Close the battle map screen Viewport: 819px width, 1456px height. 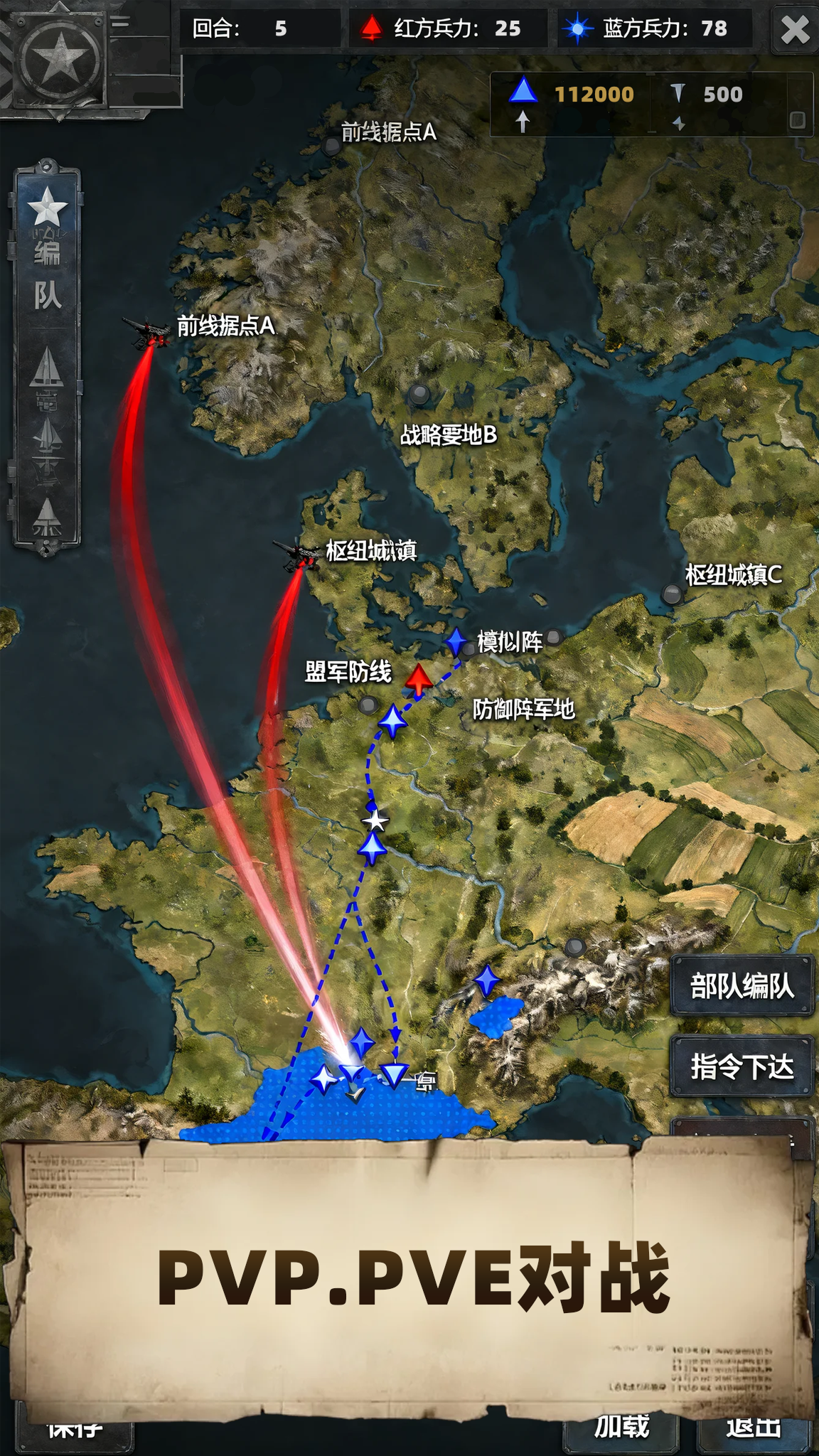(794, 30)
